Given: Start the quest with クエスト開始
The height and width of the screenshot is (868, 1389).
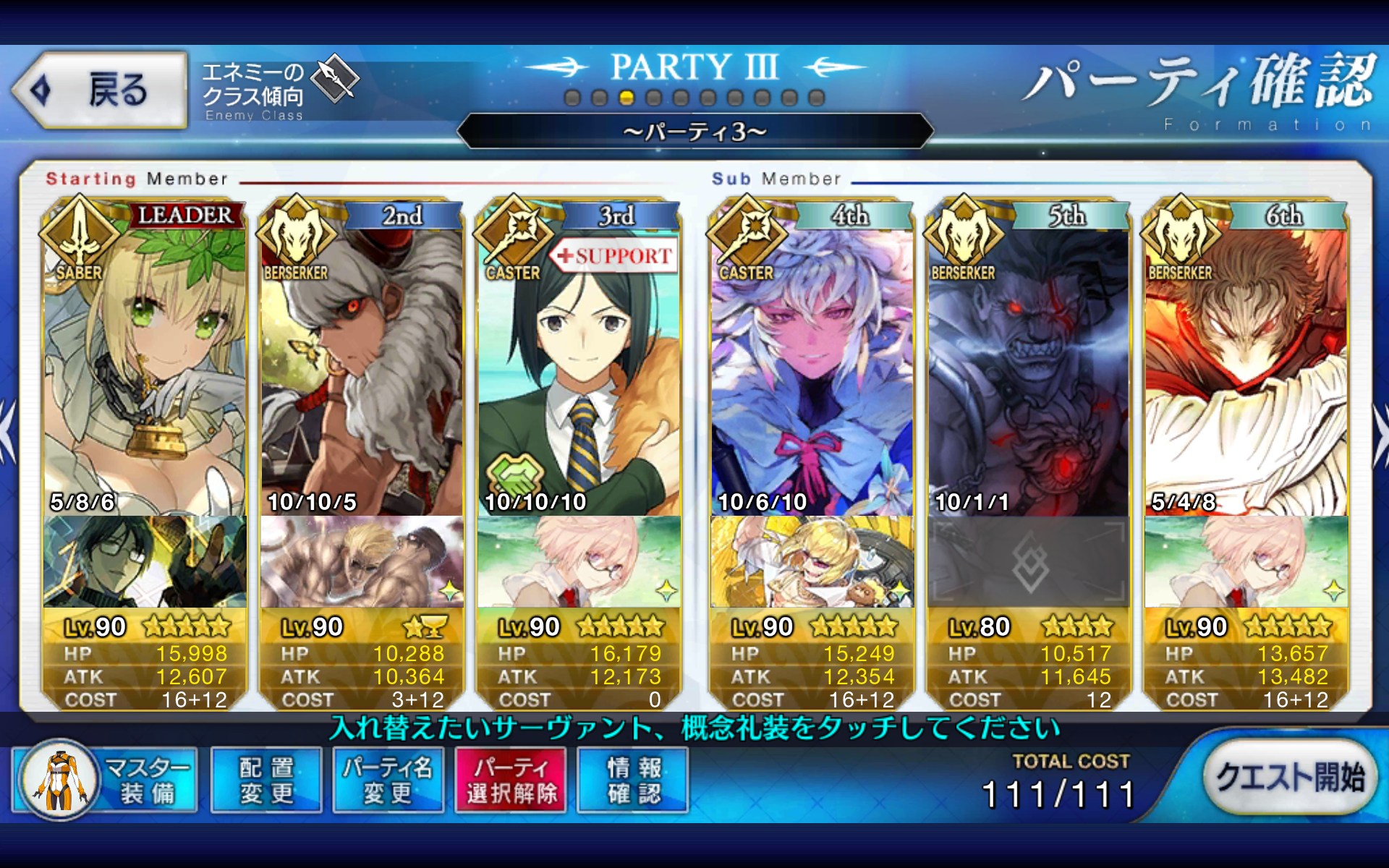Looking at the screenshot, I should coord(1289,778).
